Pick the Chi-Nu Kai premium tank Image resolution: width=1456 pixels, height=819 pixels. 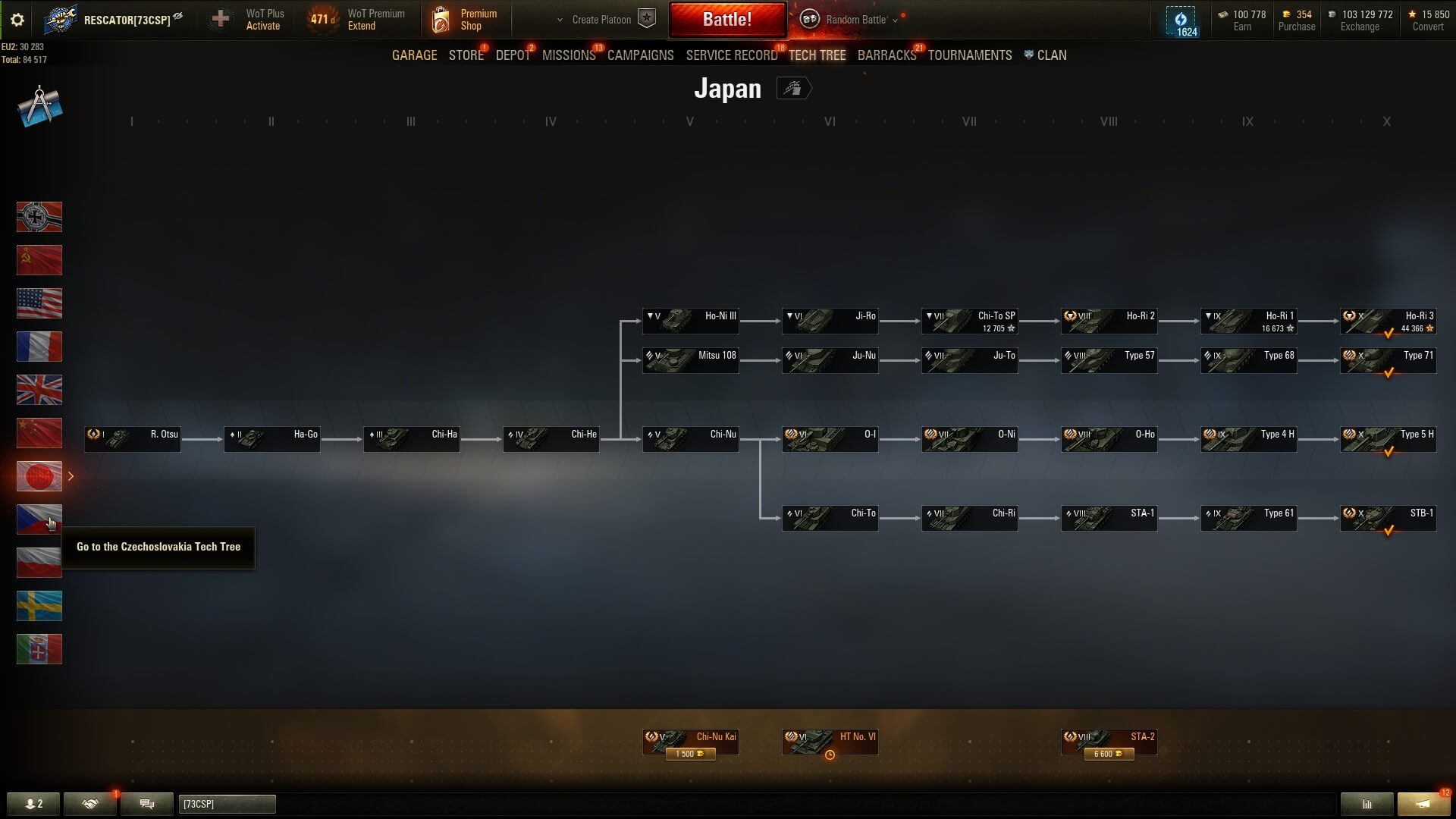coord(690,742)
